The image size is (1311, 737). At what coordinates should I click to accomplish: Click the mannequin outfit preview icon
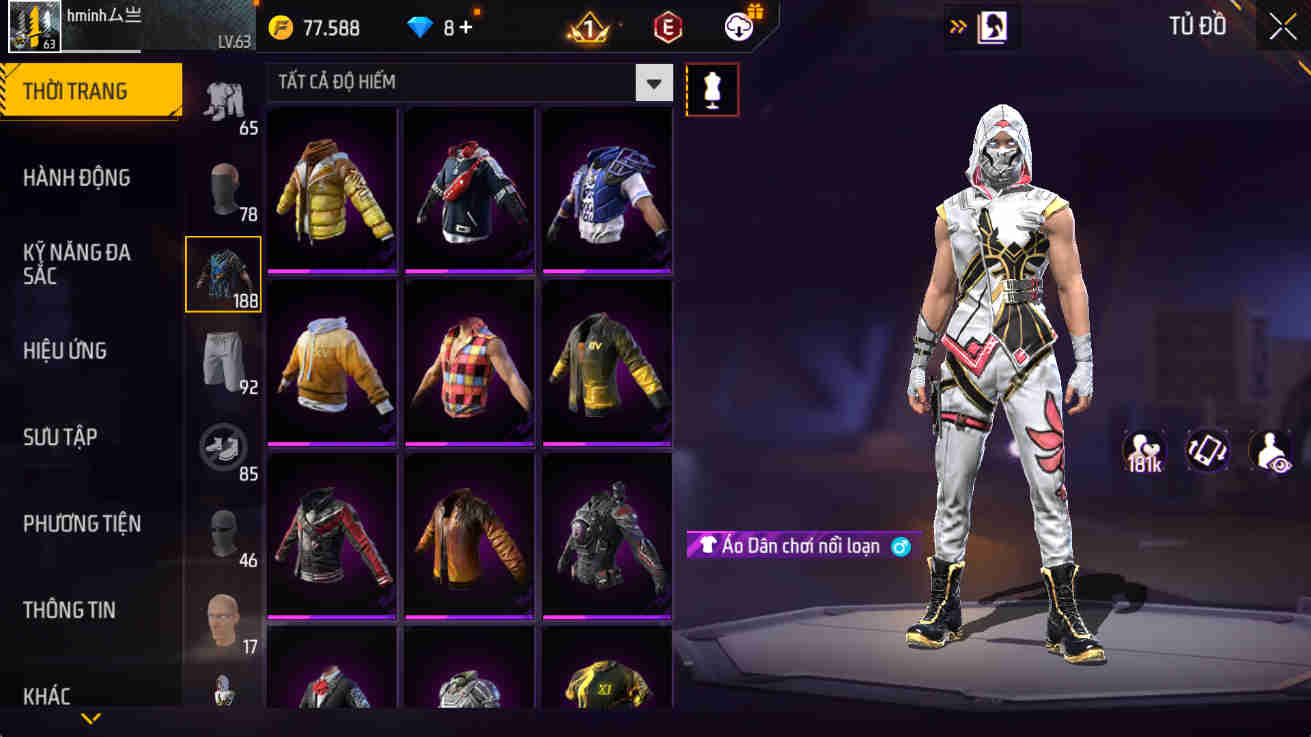point(712,89)
